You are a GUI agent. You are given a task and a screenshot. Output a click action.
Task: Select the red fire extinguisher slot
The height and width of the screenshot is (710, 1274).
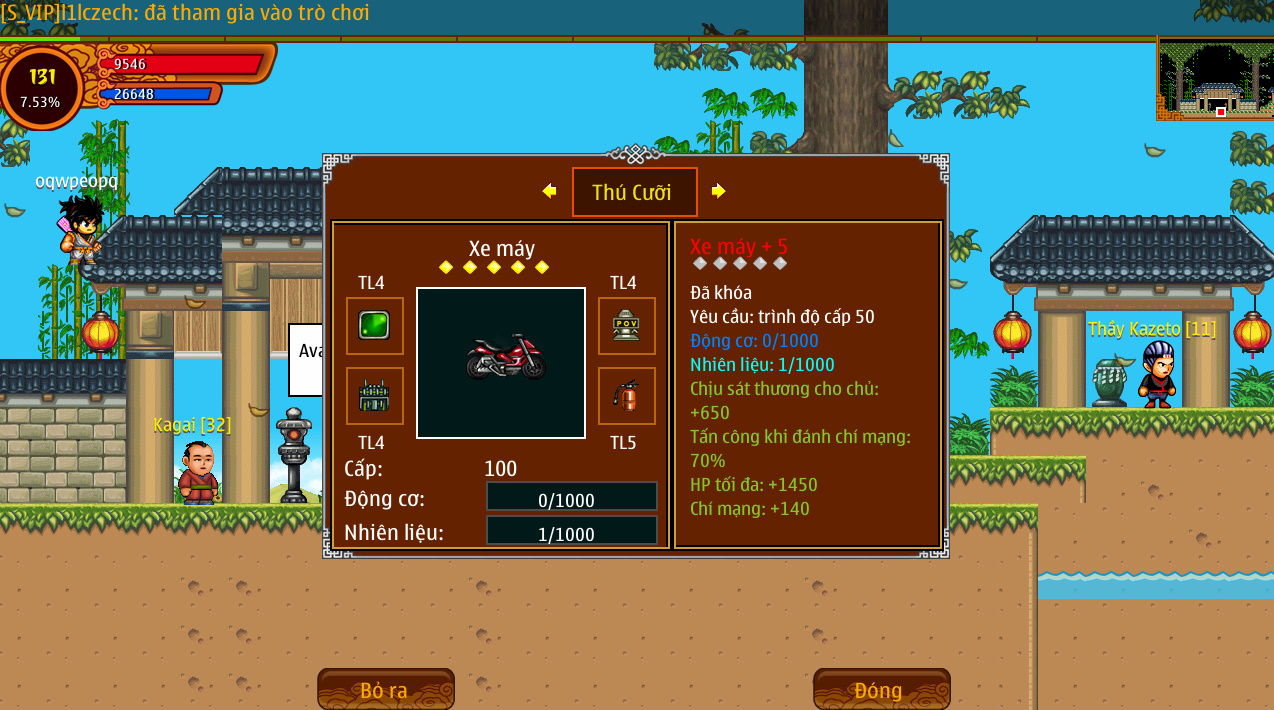[x=627, y=396]
